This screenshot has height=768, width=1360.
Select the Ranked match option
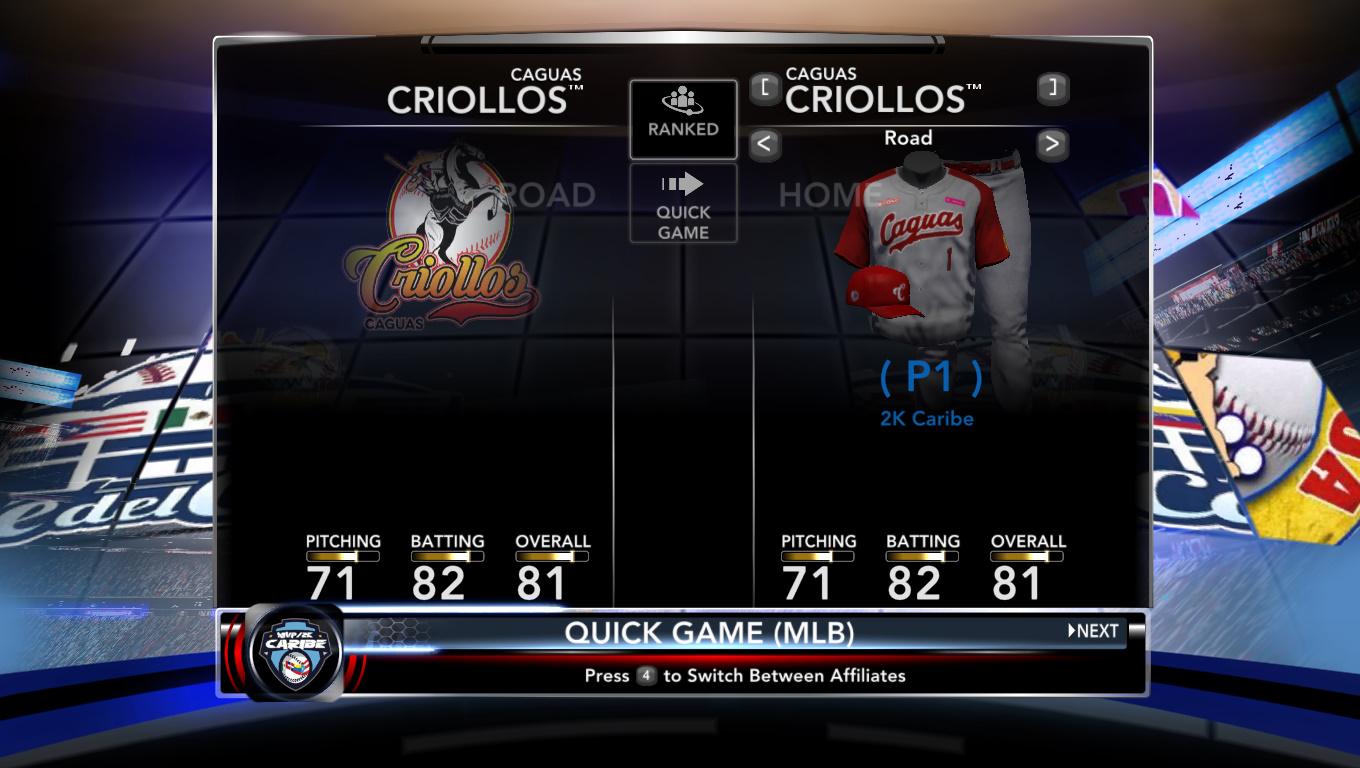point(683,119)
